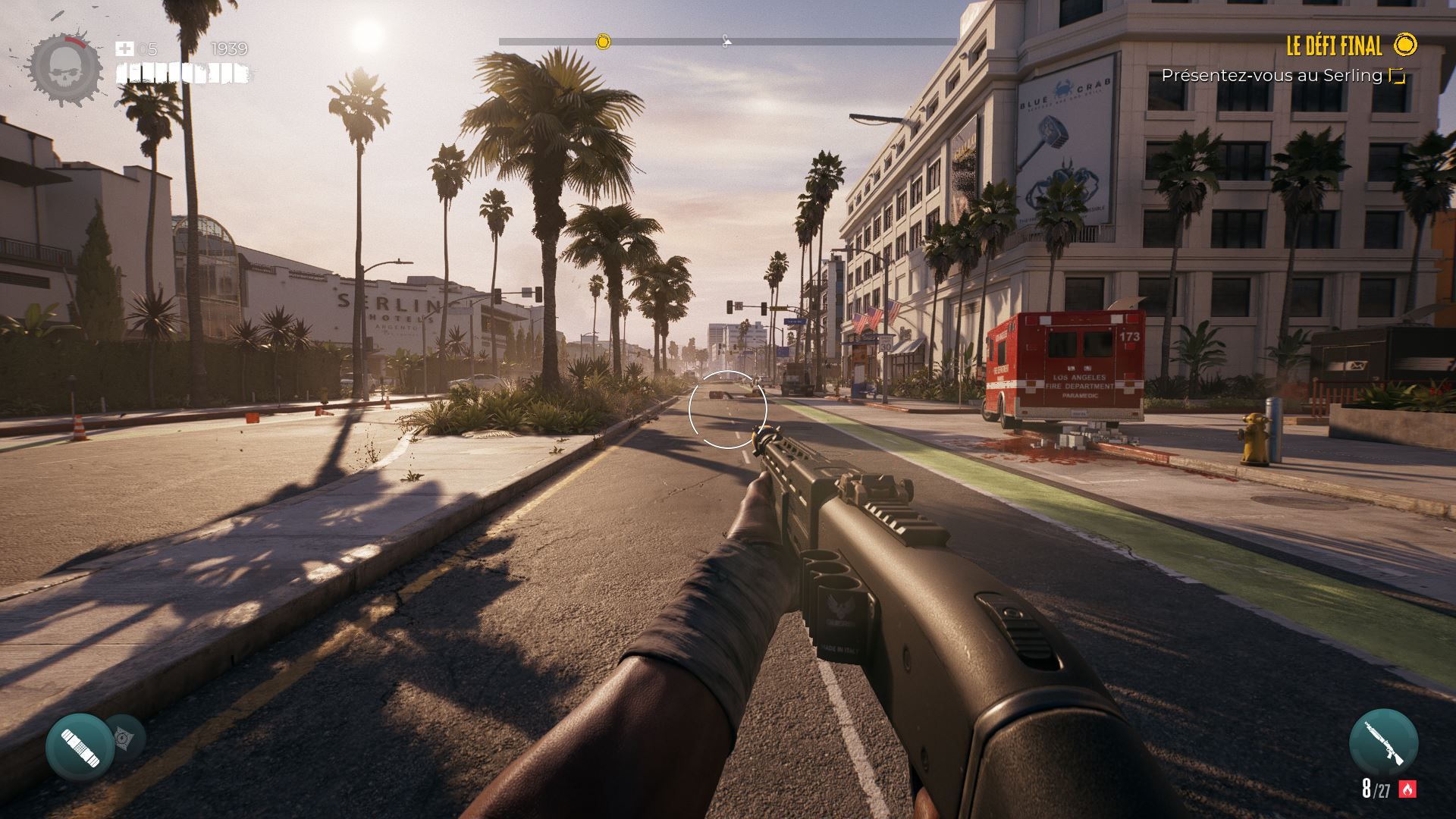Click the white marker on the compass bar
Image resolution: width=1456 pixels, height=819 pixels.
click(726, 41)
